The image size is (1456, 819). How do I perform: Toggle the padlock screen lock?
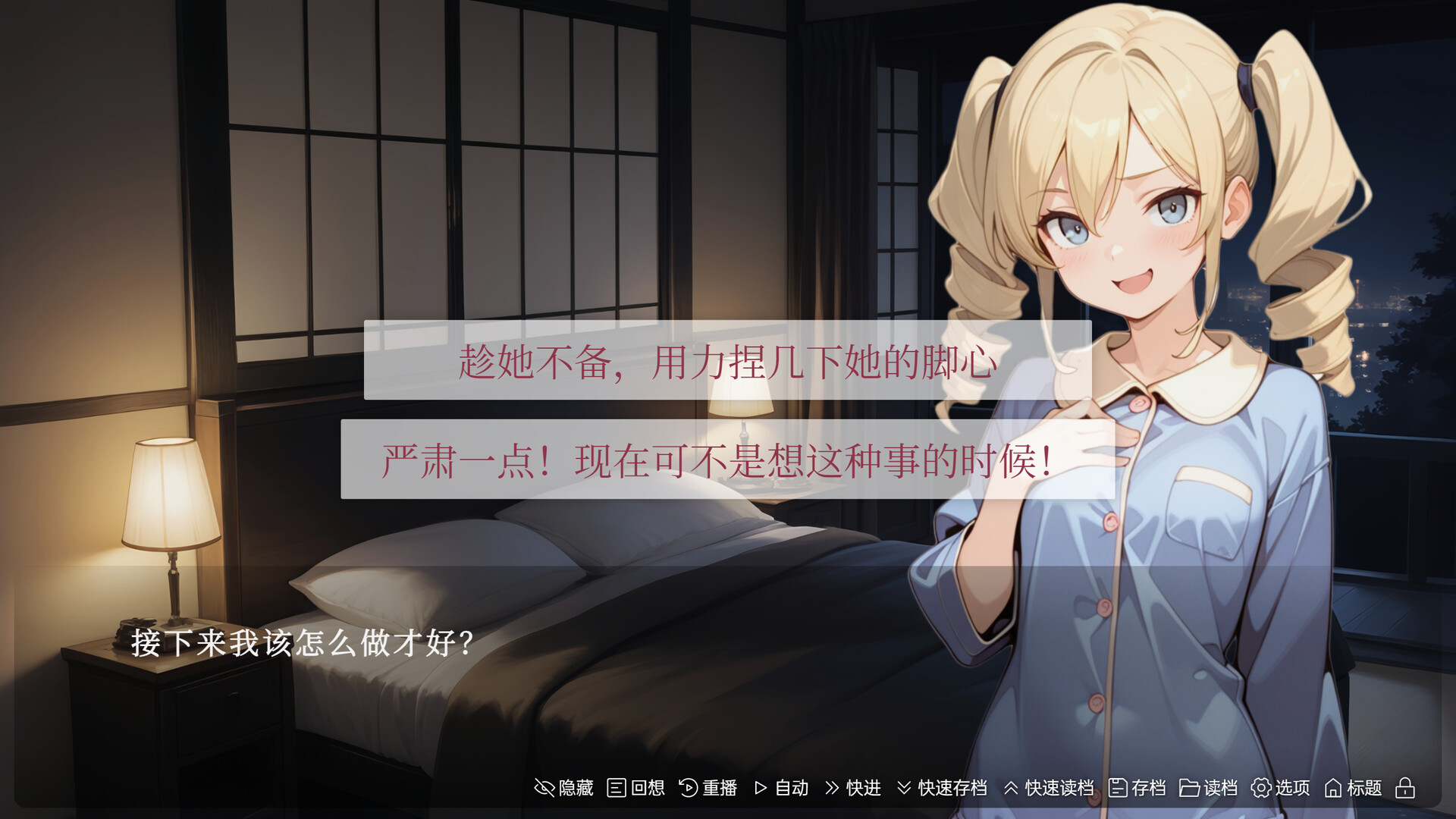coord(1407,789)
